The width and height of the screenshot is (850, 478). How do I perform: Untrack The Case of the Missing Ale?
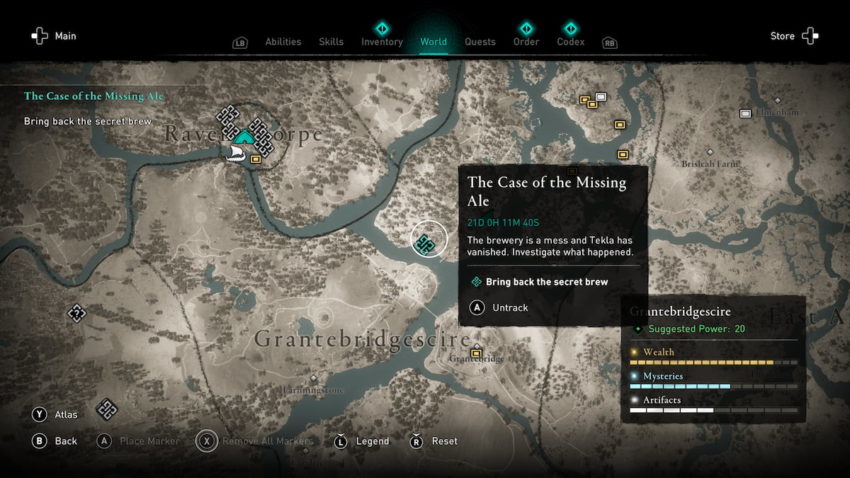click(510, 308)
